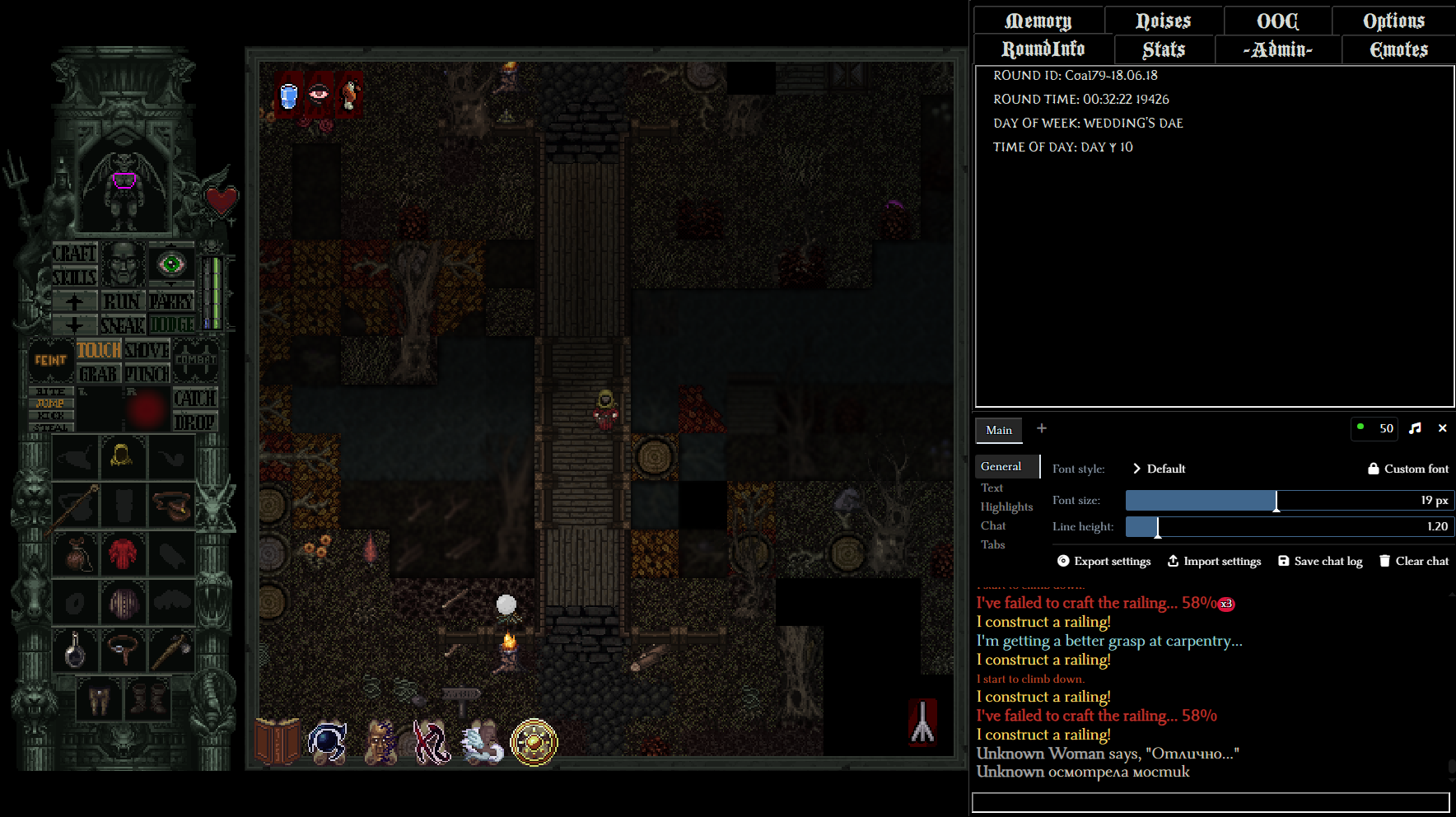This screenshot has height=817, width=1456.
Task: Select the red shirt equipment slot
Action: 124,553
